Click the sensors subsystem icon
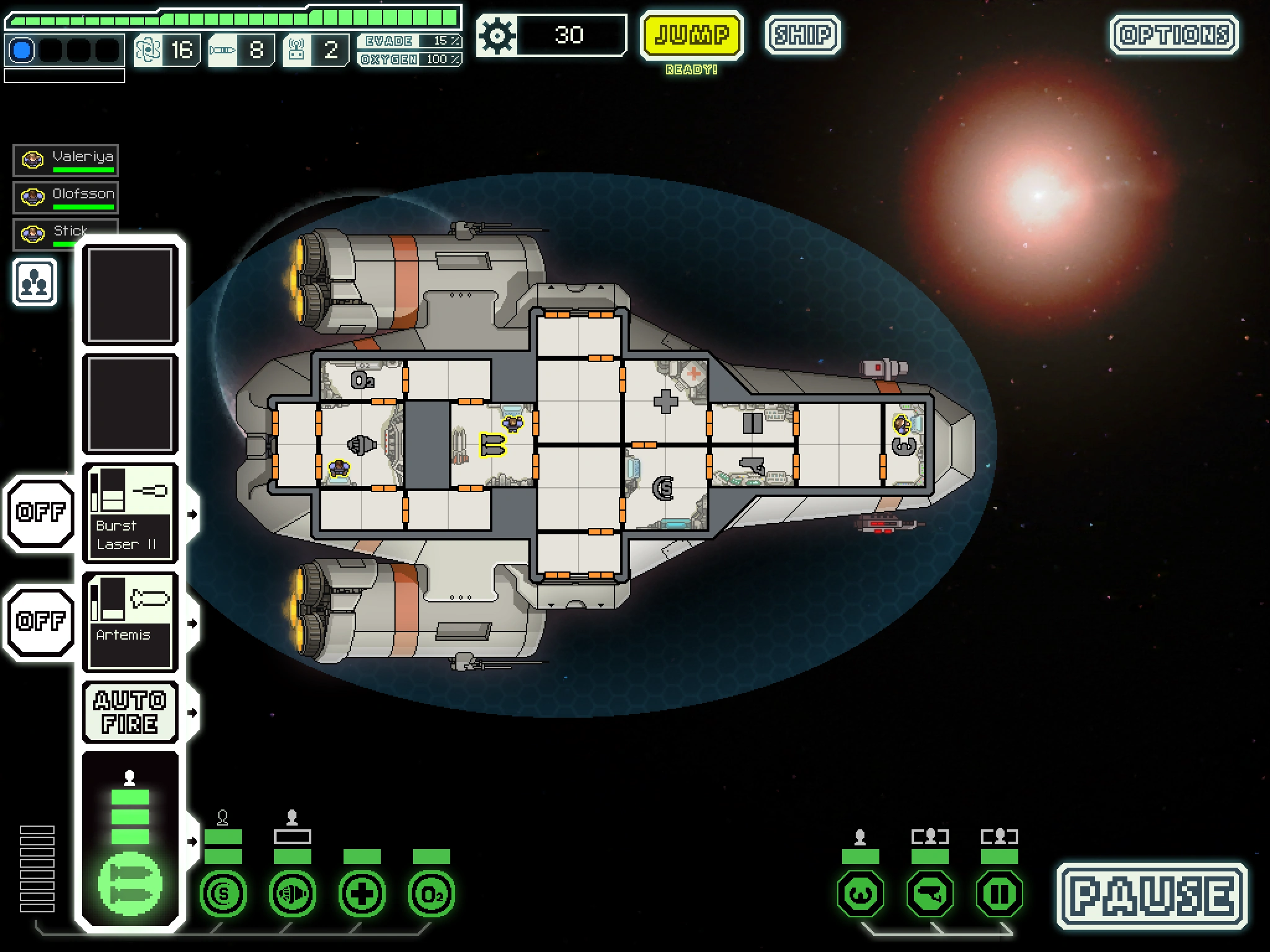The height and width of the screenshot is (952, 1270). 930,893
